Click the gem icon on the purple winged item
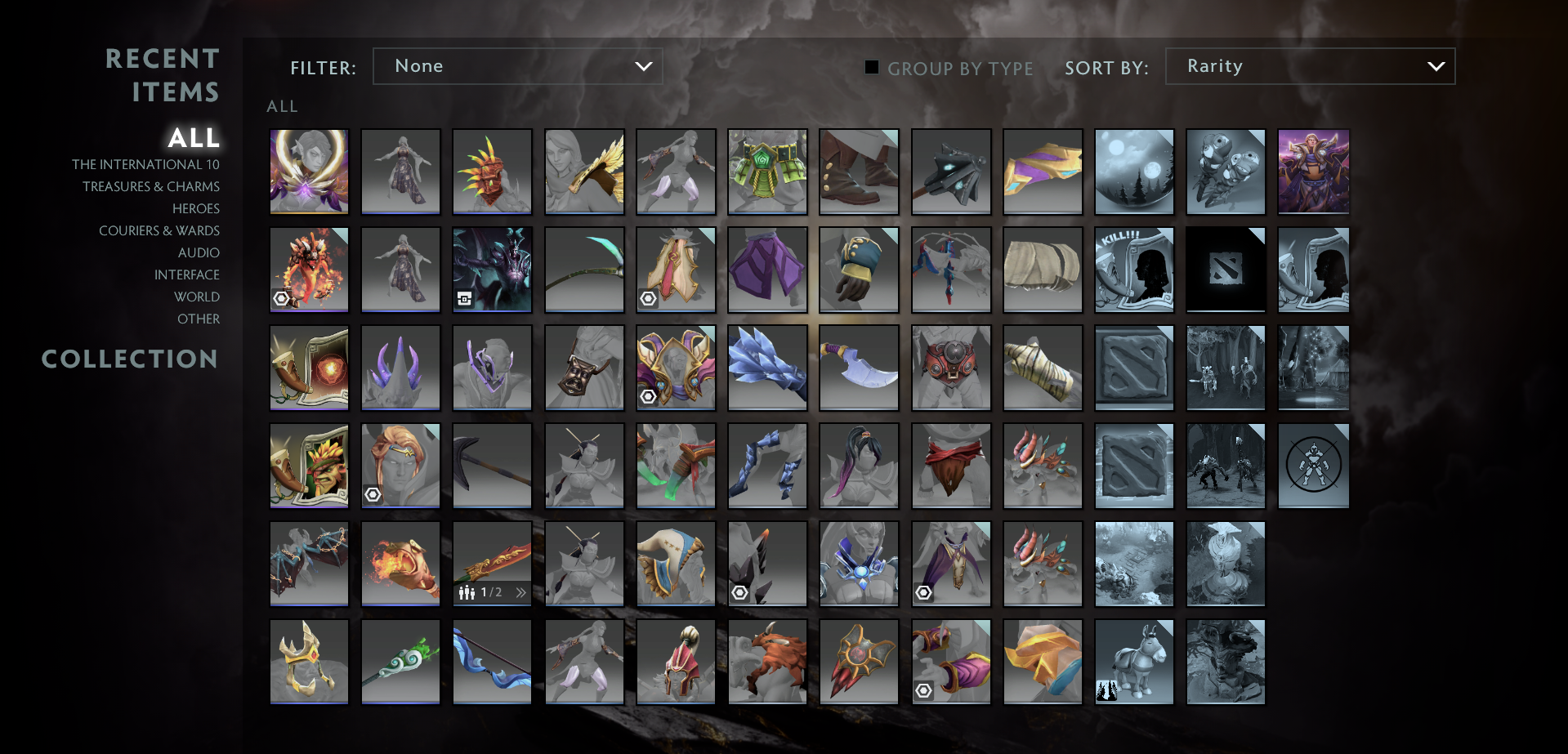 coord(924,592)
